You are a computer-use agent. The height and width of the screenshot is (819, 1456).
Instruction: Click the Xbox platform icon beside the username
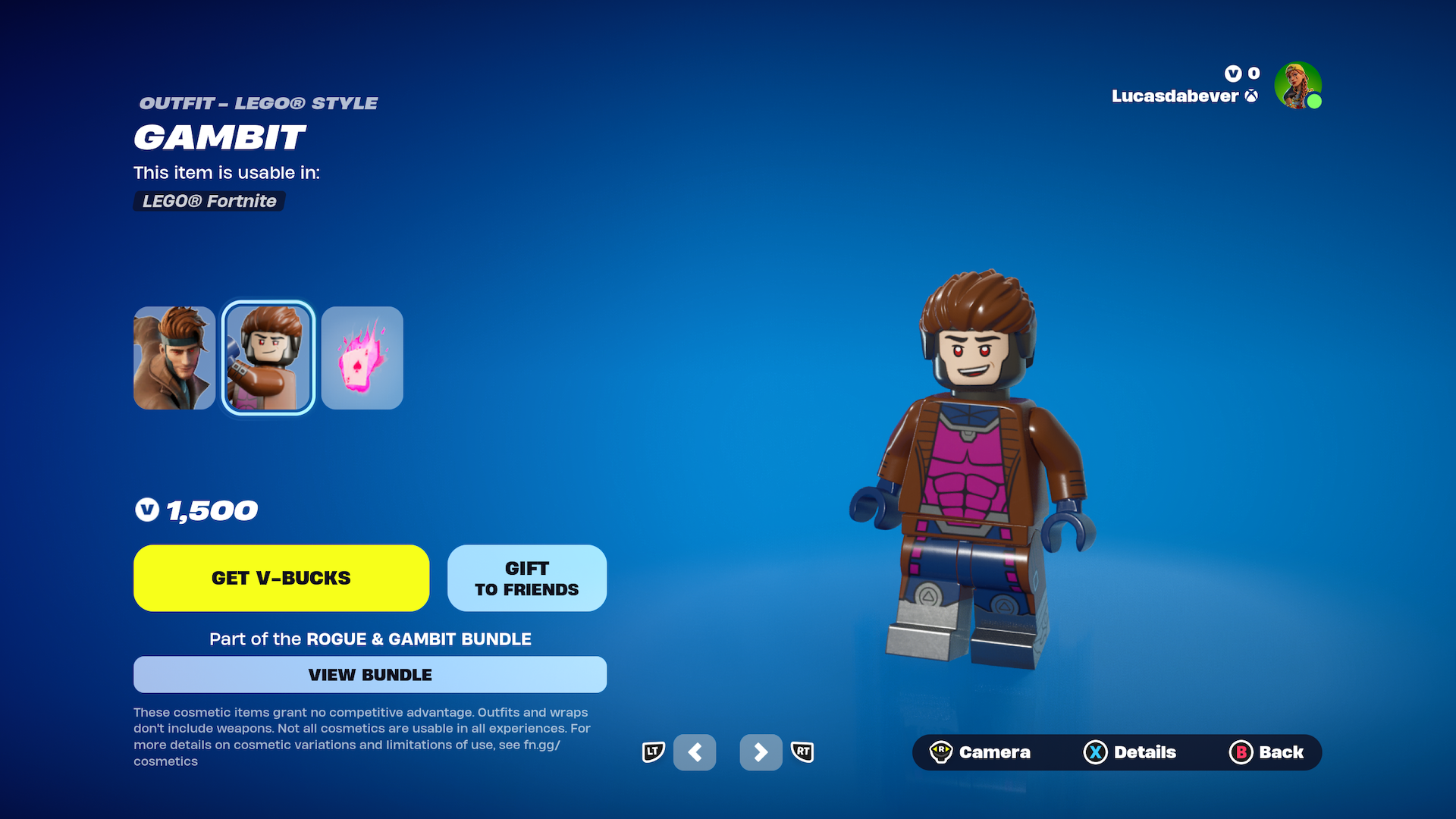(1250, 97)
